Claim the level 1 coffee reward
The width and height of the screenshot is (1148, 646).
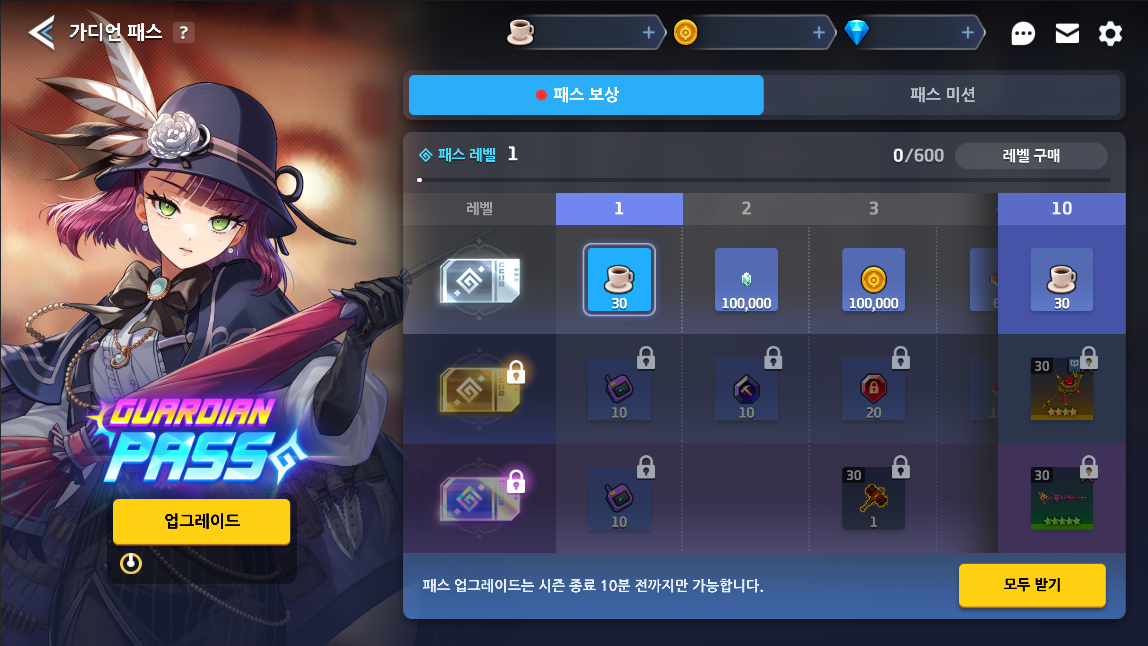(619, 280)
